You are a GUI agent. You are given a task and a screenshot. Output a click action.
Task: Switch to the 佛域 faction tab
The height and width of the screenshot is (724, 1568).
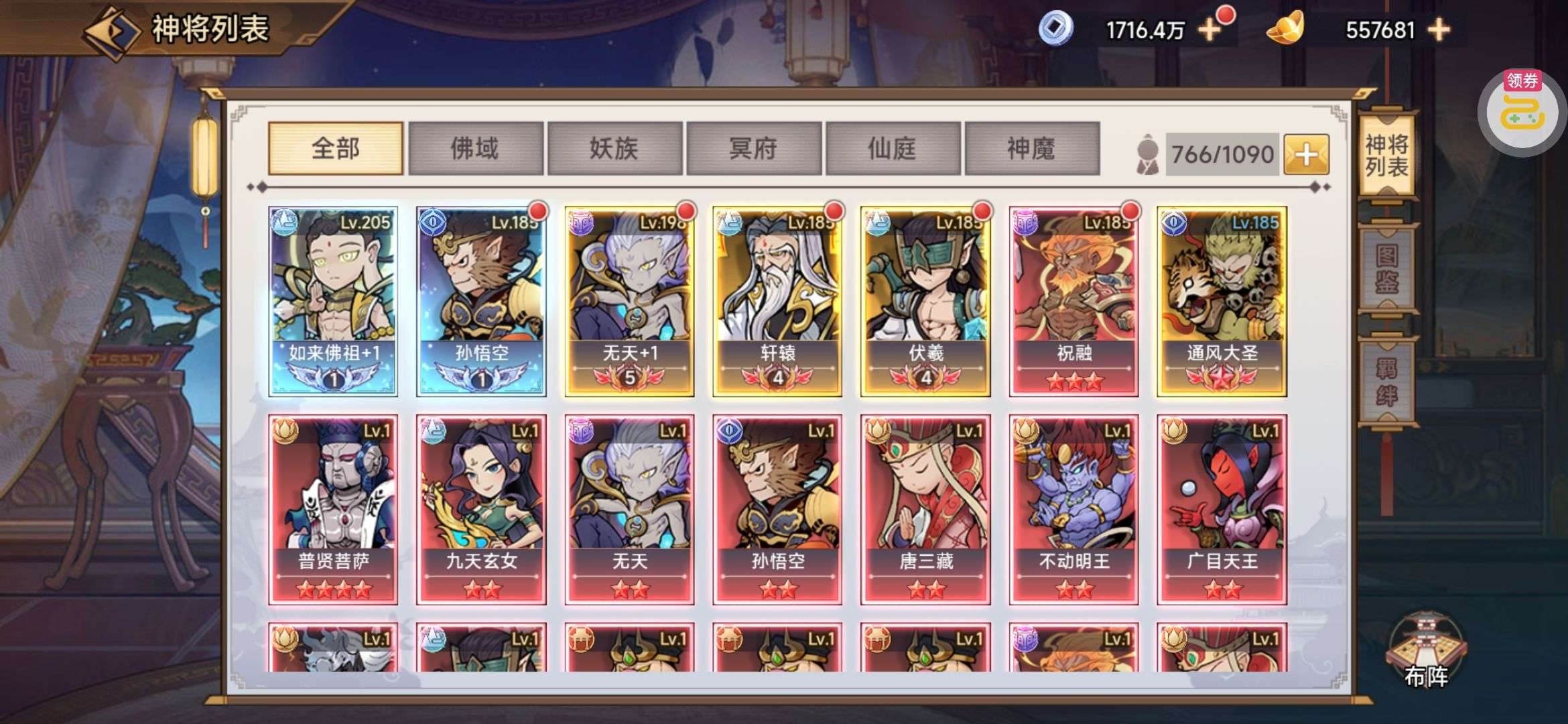(475, 148)
